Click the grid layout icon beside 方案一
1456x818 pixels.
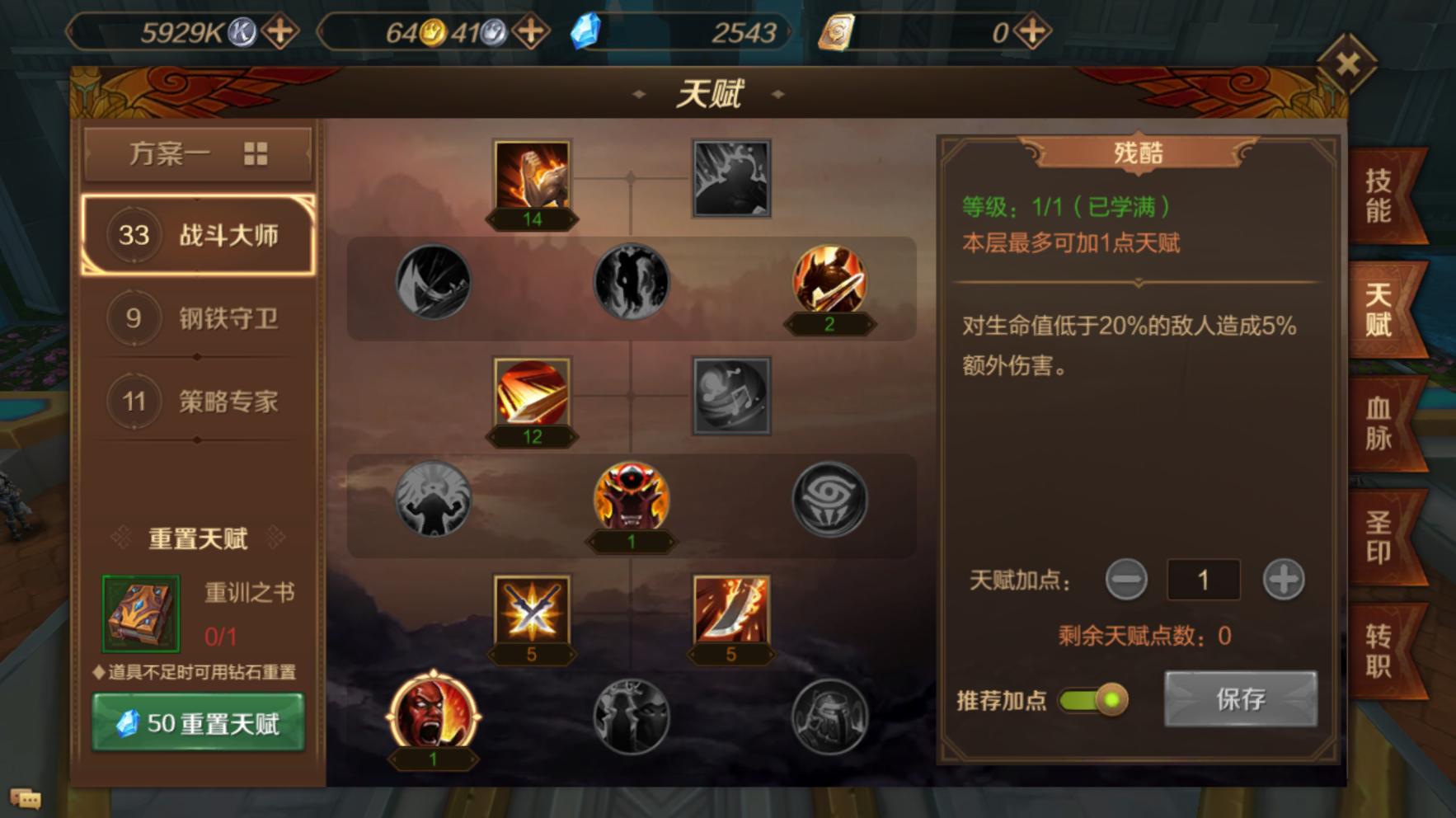pos(257,153)
